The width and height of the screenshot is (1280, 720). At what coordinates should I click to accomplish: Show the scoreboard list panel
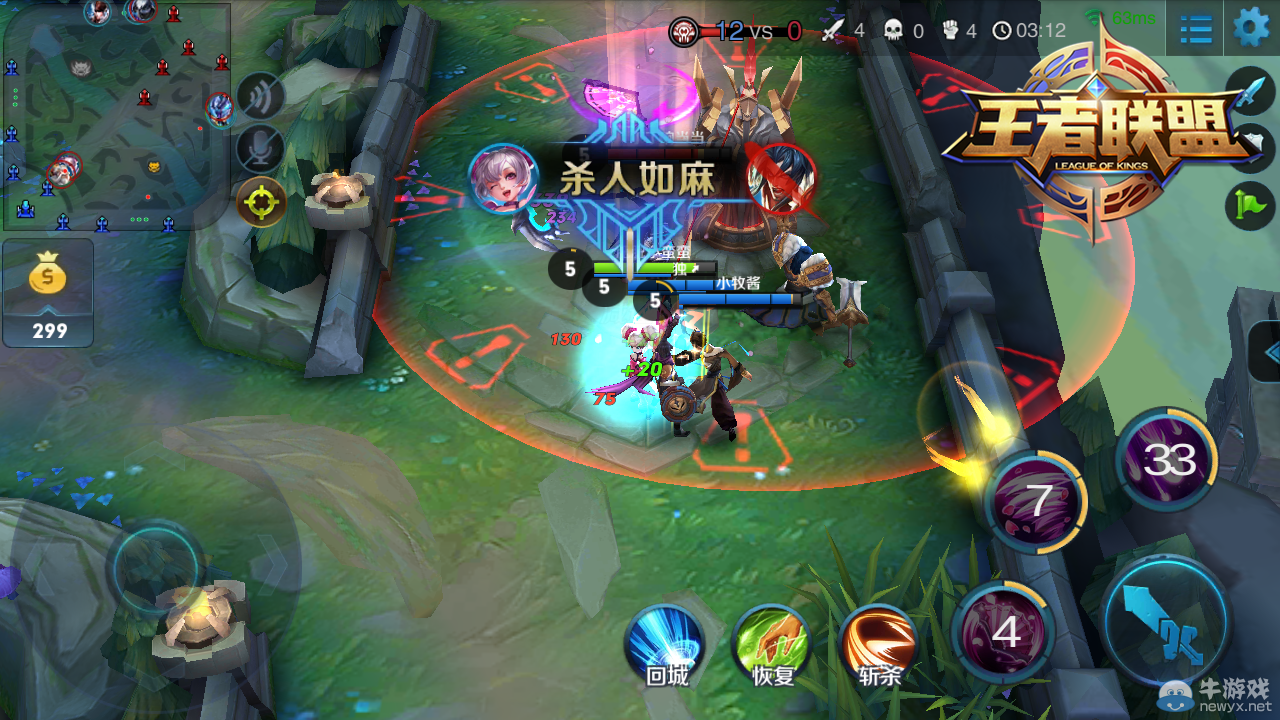(x=1196, y=28)
